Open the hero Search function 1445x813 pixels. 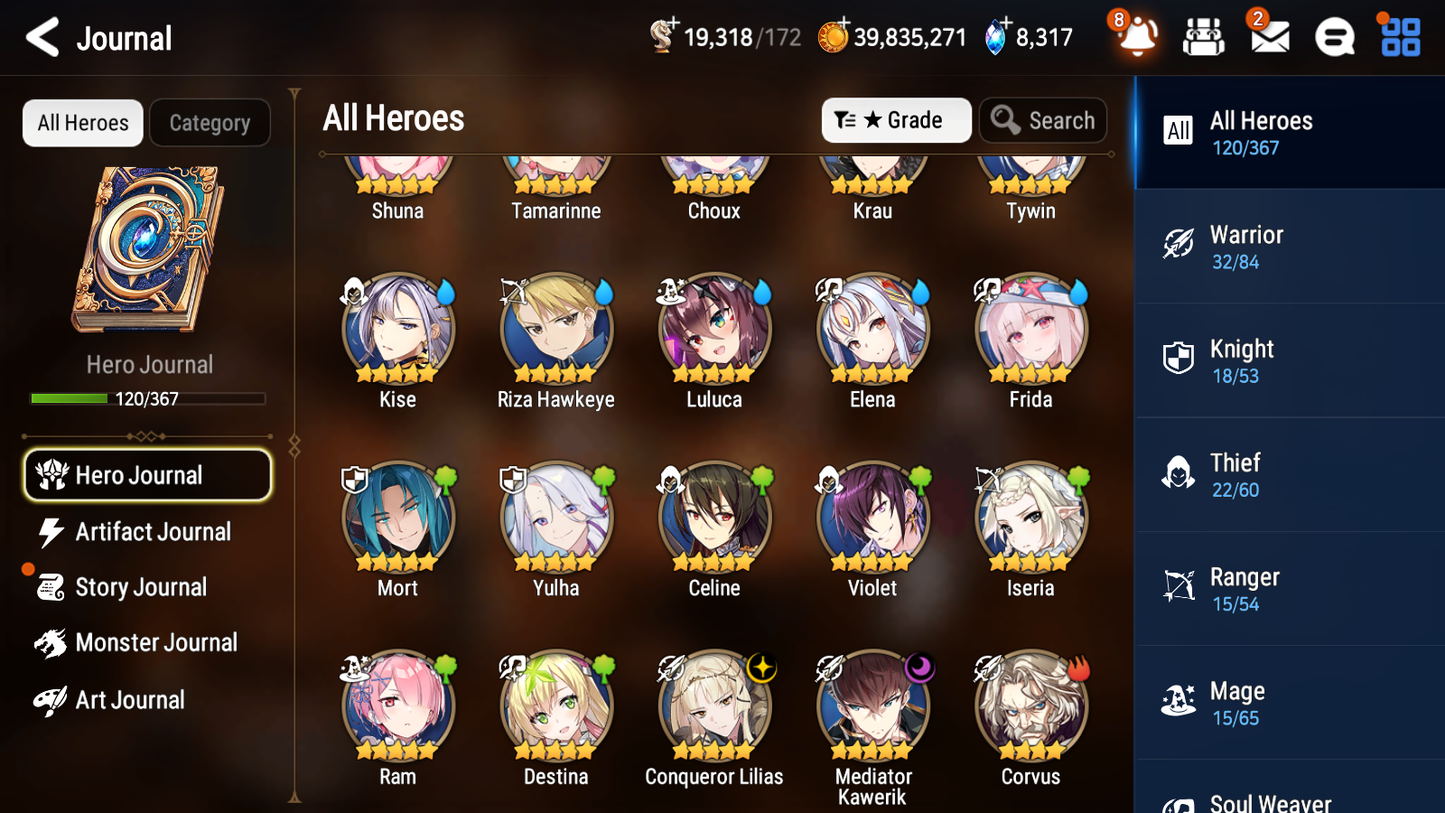1043,120
